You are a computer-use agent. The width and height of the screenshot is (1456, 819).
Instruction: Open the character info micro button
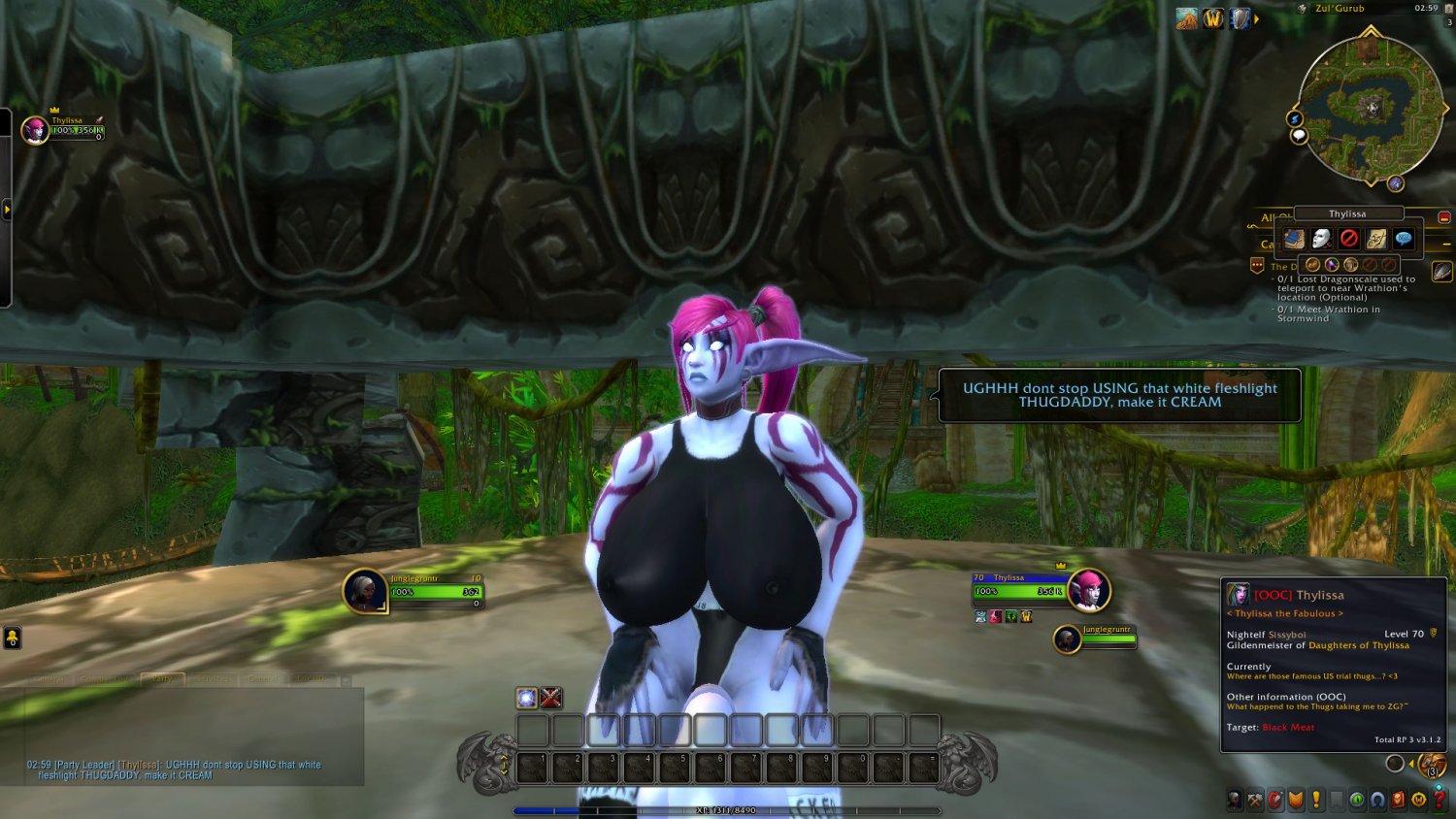point(1234,800)
